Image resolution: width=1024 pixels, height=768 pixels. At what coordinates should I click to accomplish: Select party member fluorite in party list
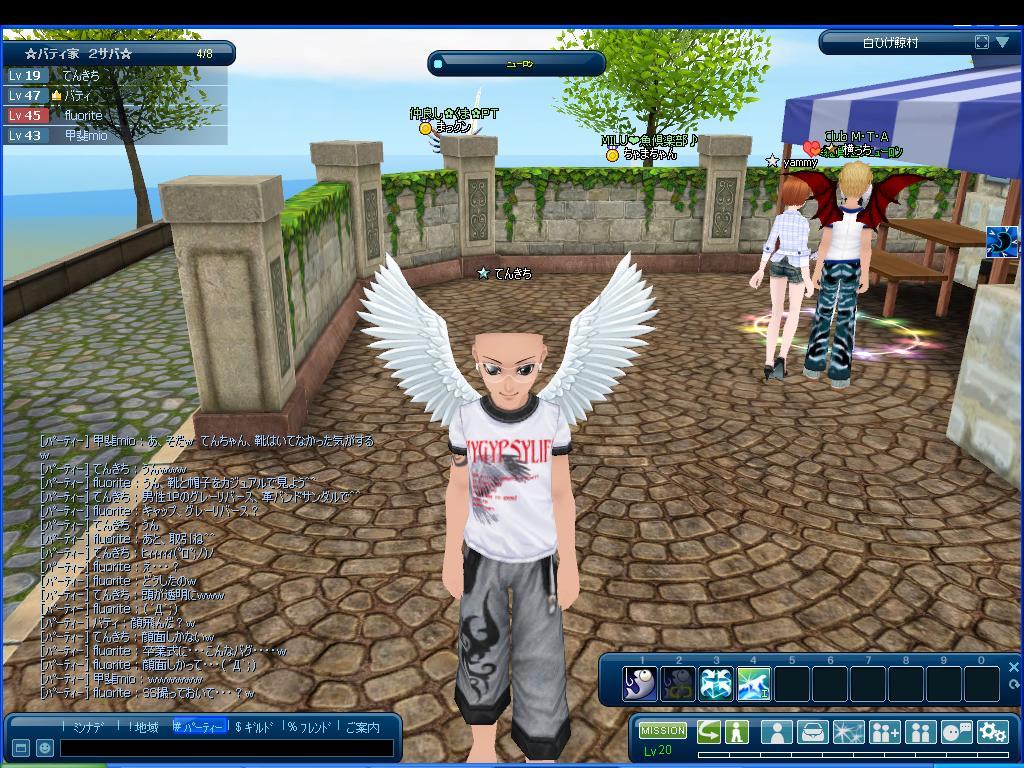coord(83,115)
